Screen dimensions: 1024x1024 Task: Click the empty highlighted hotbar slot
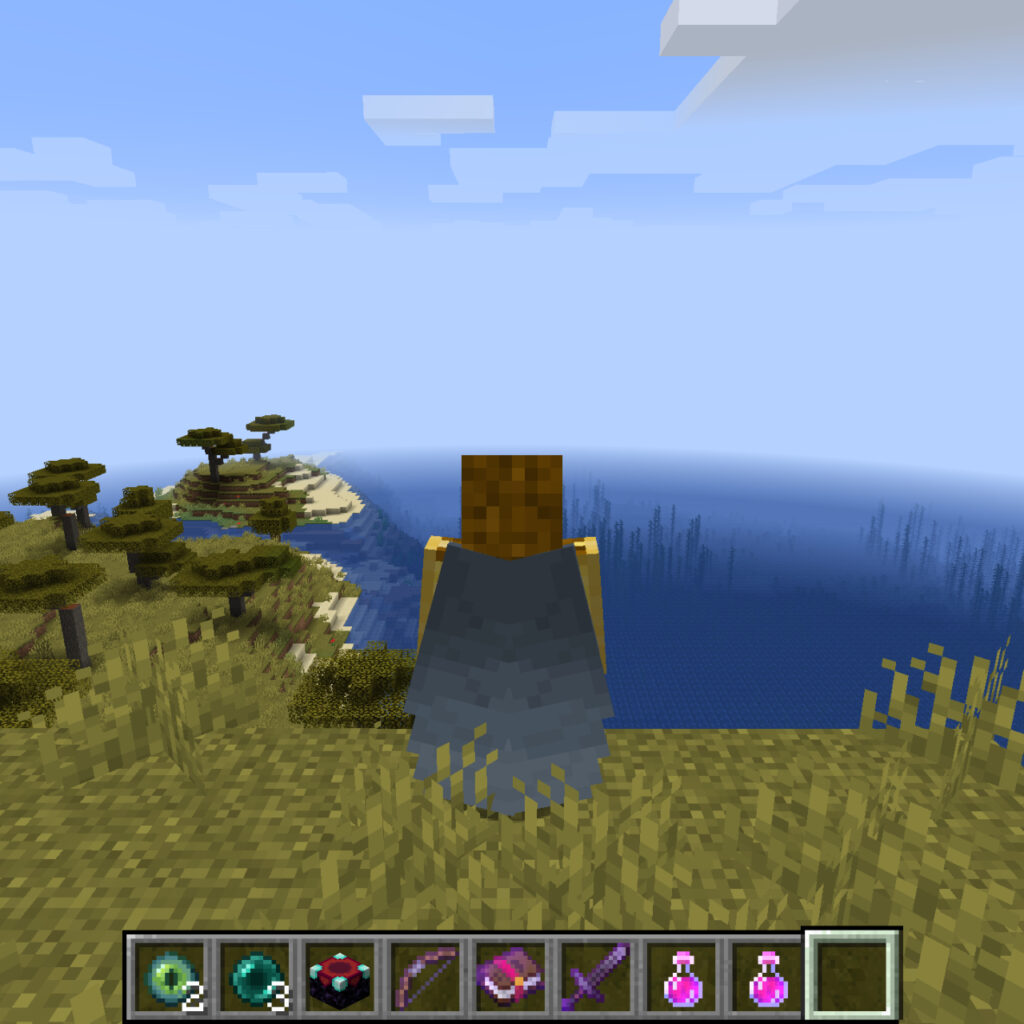[852, 976]
